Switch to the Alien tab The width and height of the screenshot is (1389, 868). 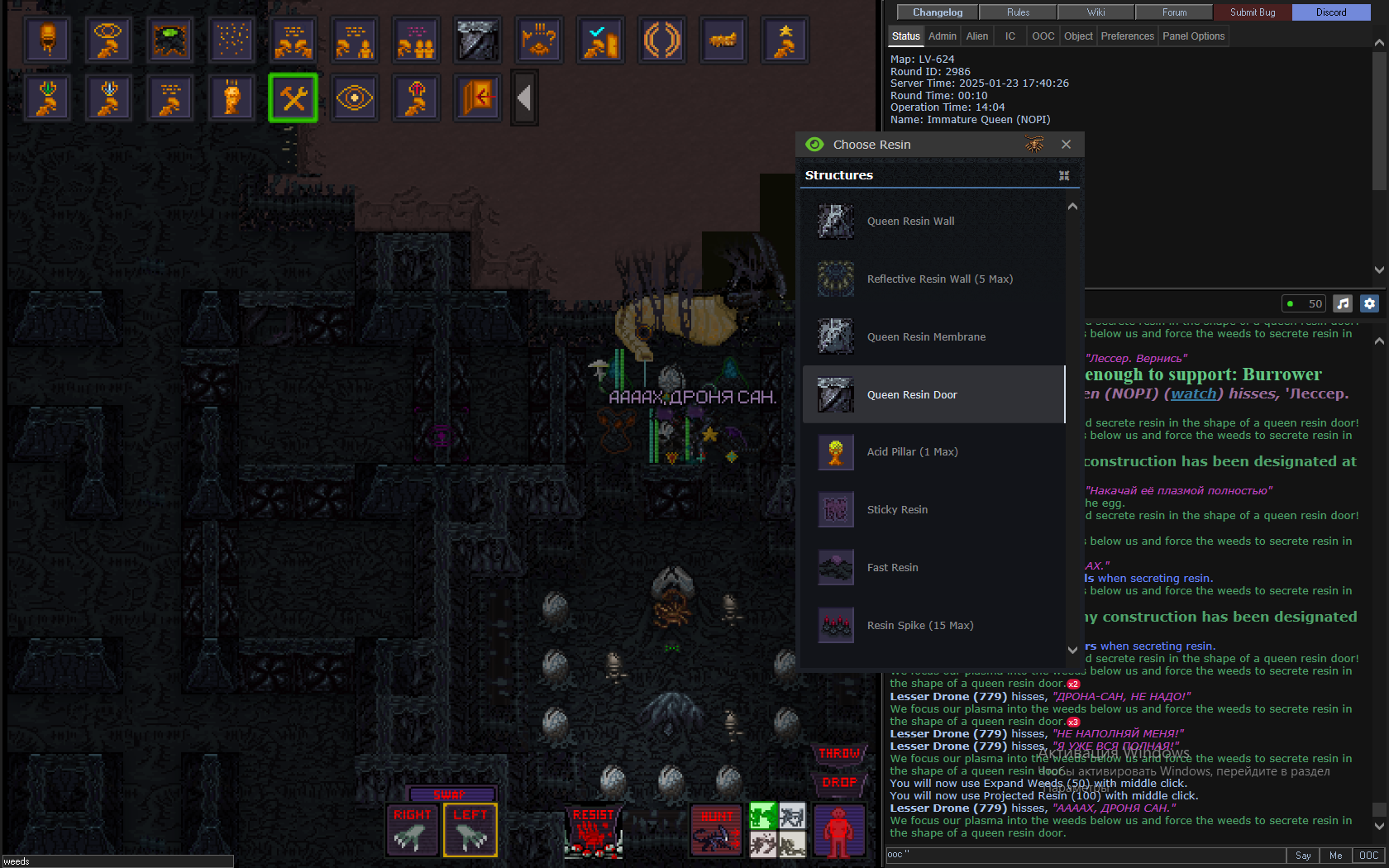click(976, 36)
